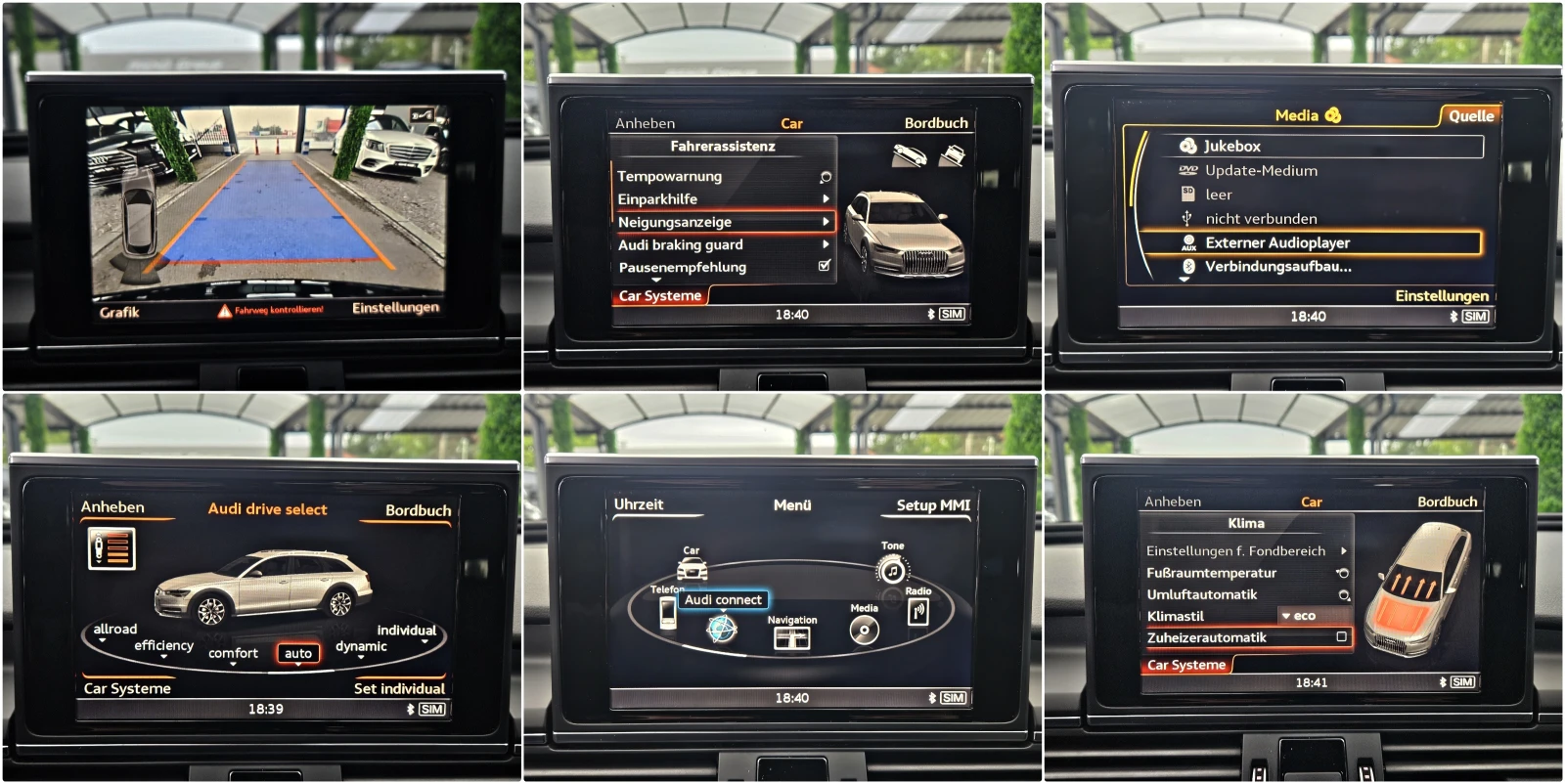Choose the comfort drive mode

(233, 653)
